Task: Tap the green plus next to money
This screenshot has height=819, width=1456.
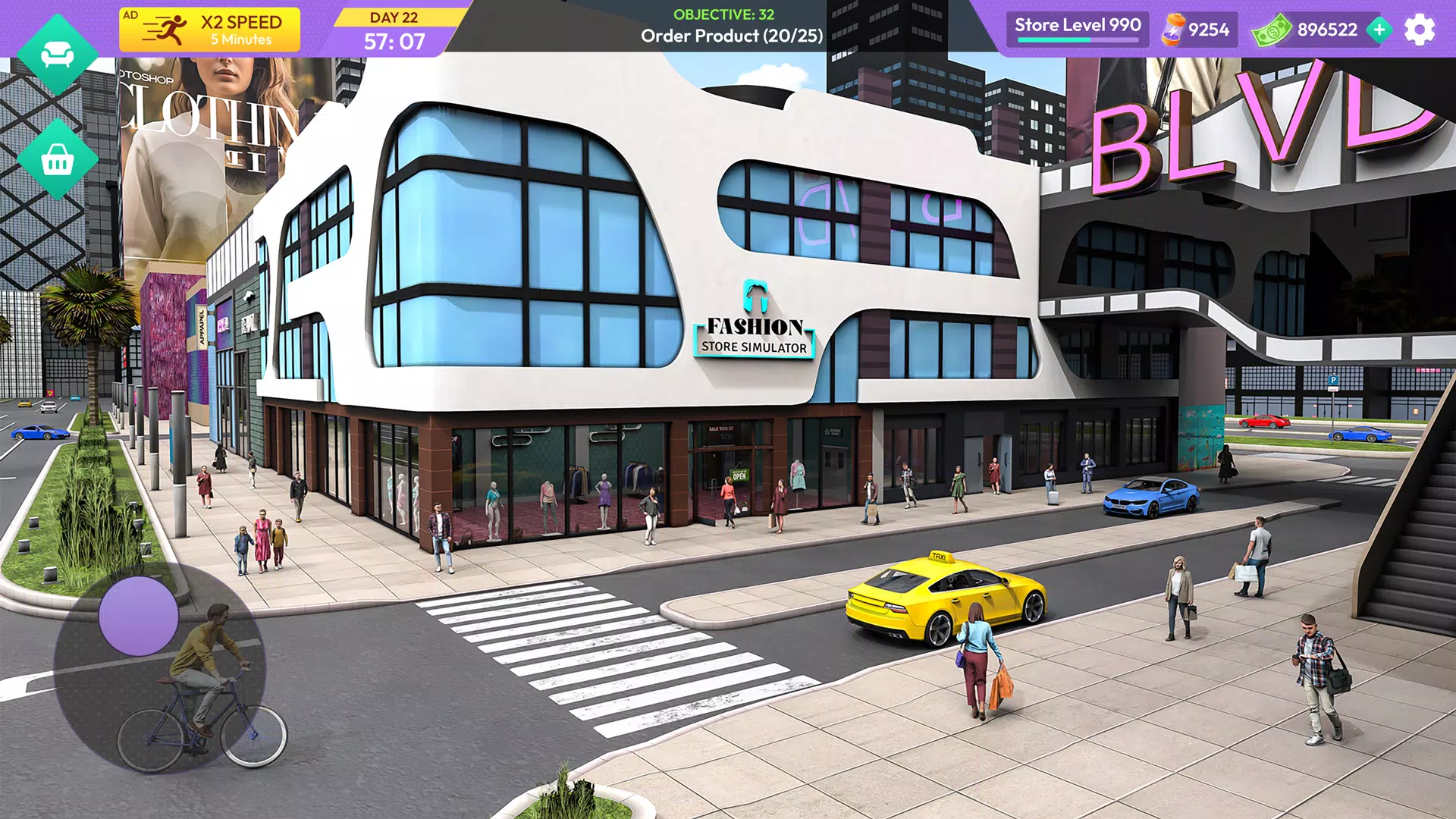Action: pos(1379,31)
